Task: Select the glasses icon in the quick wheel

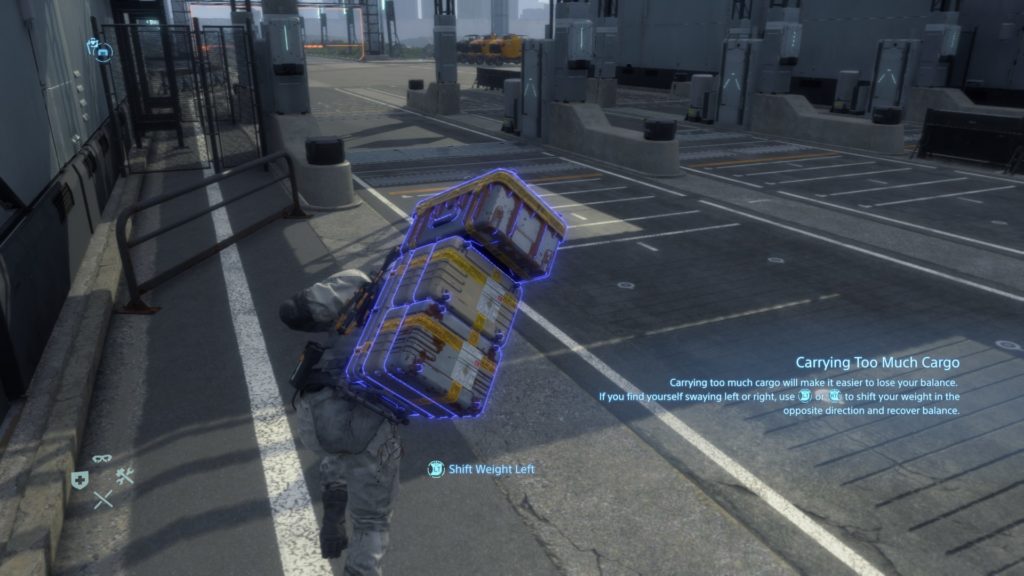Action: pyautogui.click(x=102, y=459)
